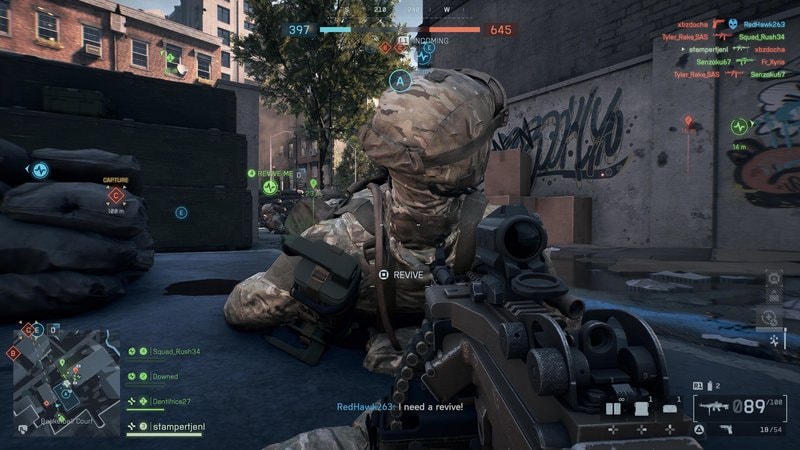800x450 pixels.
Task: Select squad member Squad_Rush34 in squad list
Action: coord(176,352)
